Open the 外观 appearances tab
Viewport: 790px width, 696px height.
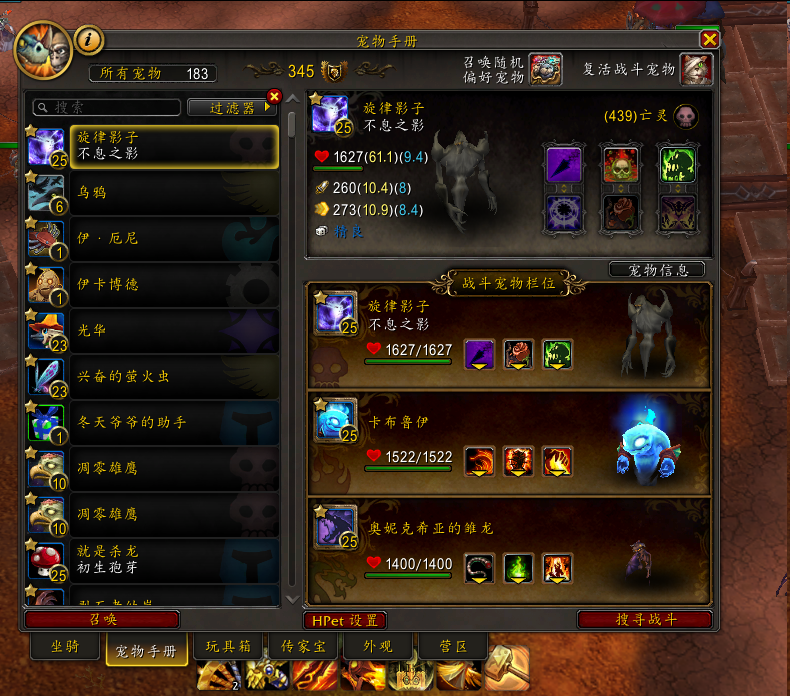pos(376,646)
